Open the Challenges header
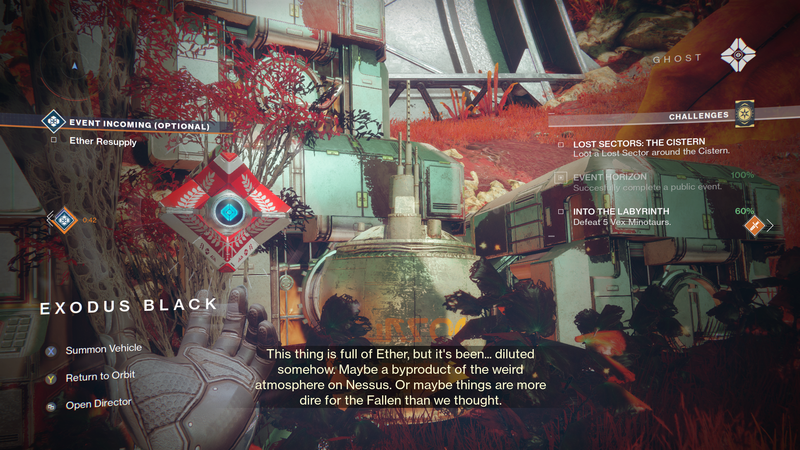The height and width of the screenshot is (450, 800). [696, 116]
